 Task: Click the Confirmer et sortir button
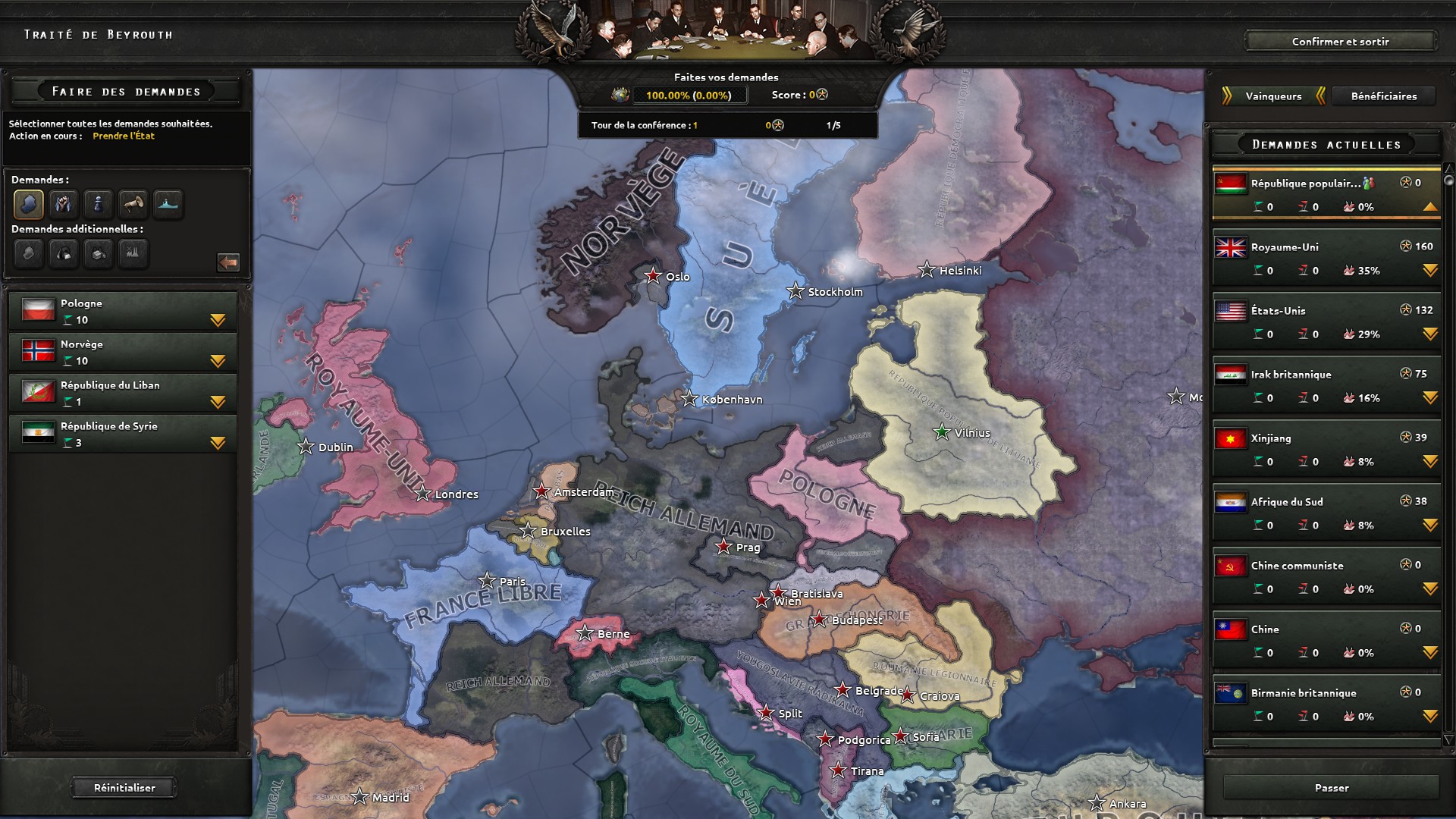[1341, 42]
